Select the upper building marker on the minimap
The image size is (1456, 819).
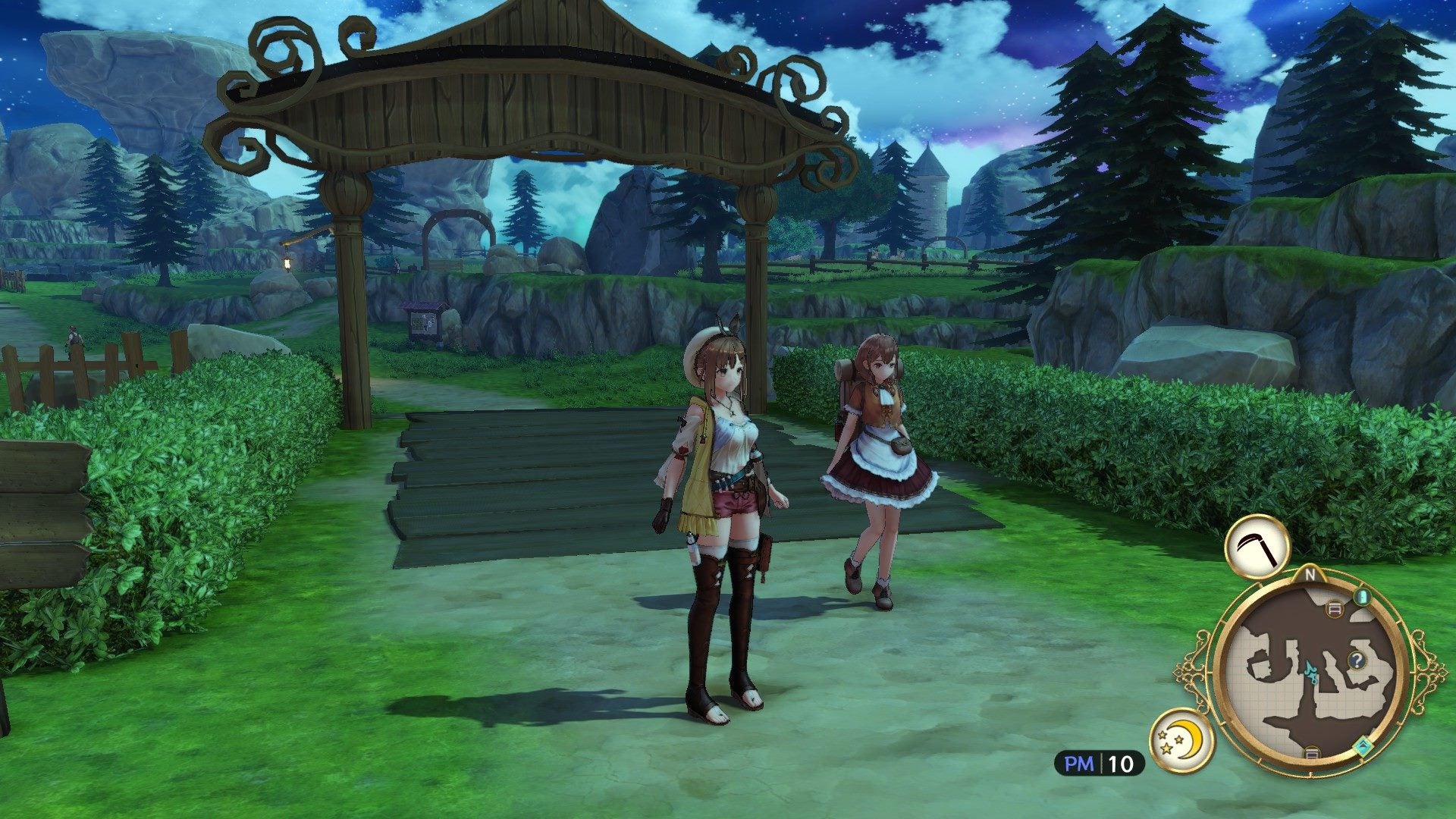[1335, 608]
